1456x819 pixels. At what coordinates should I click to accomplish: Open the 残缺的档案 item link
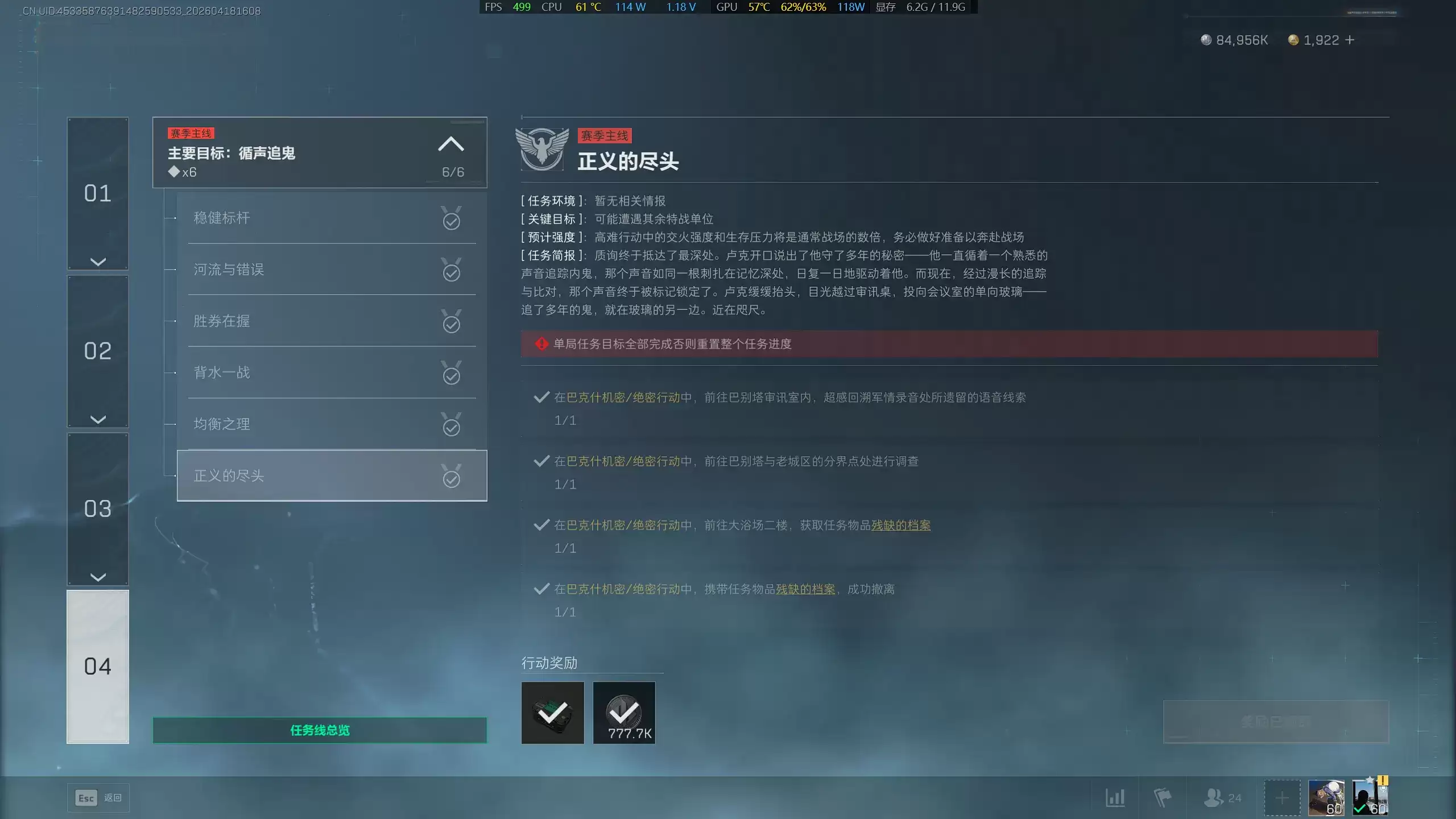(901, 526)
